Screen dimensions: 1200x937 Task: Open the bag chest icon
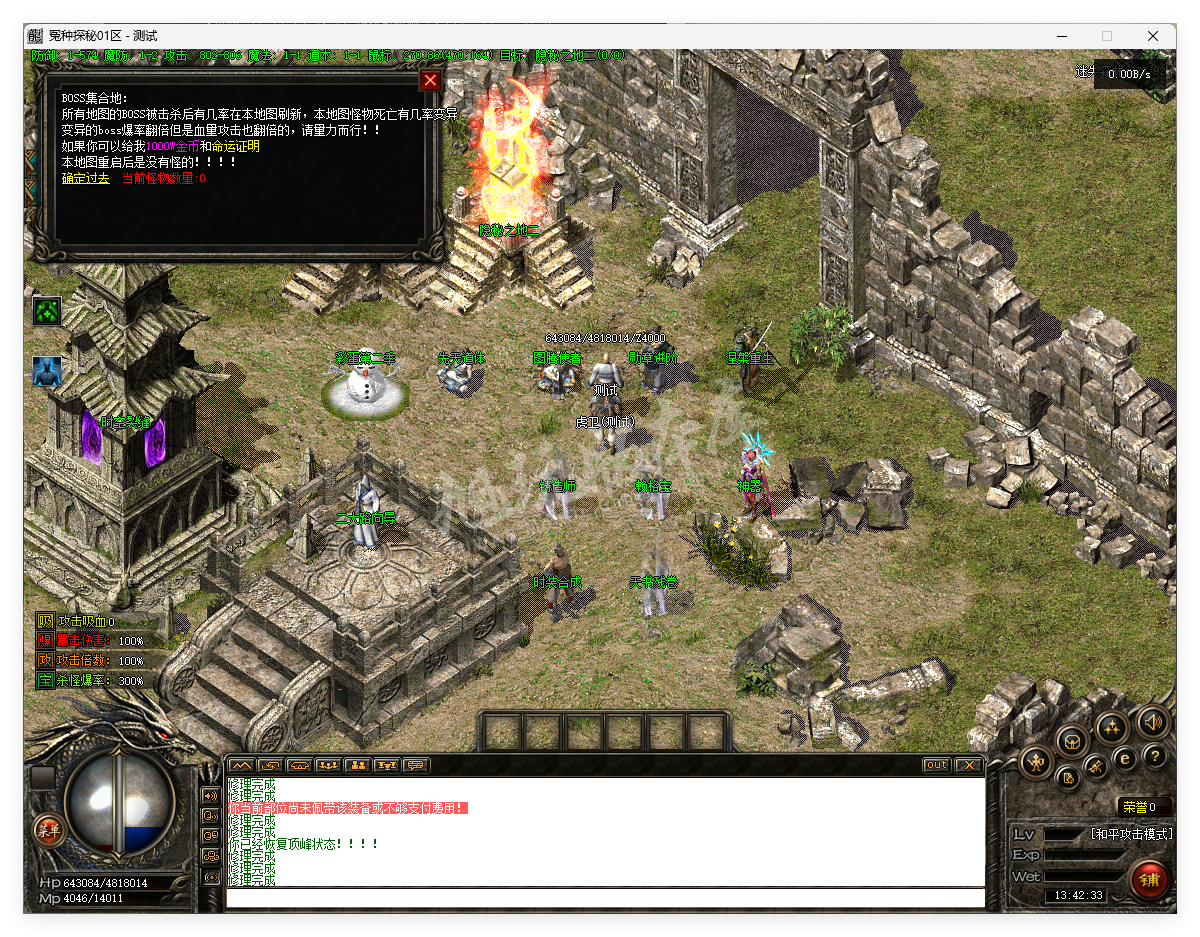pos(1074,742)
